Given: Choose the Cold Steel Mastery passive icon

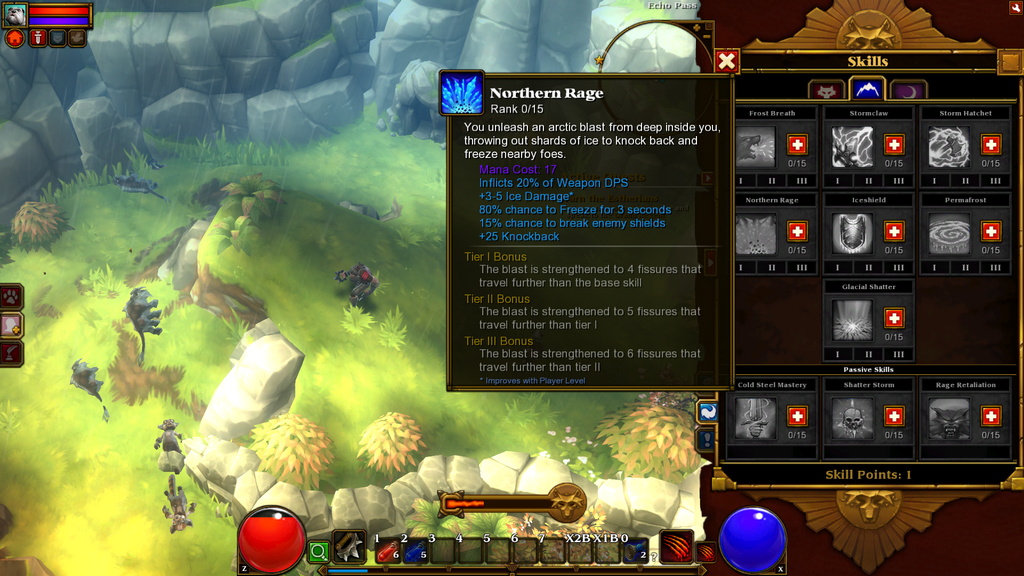Looking at the screenshot, I should click(x=755, y=418).
